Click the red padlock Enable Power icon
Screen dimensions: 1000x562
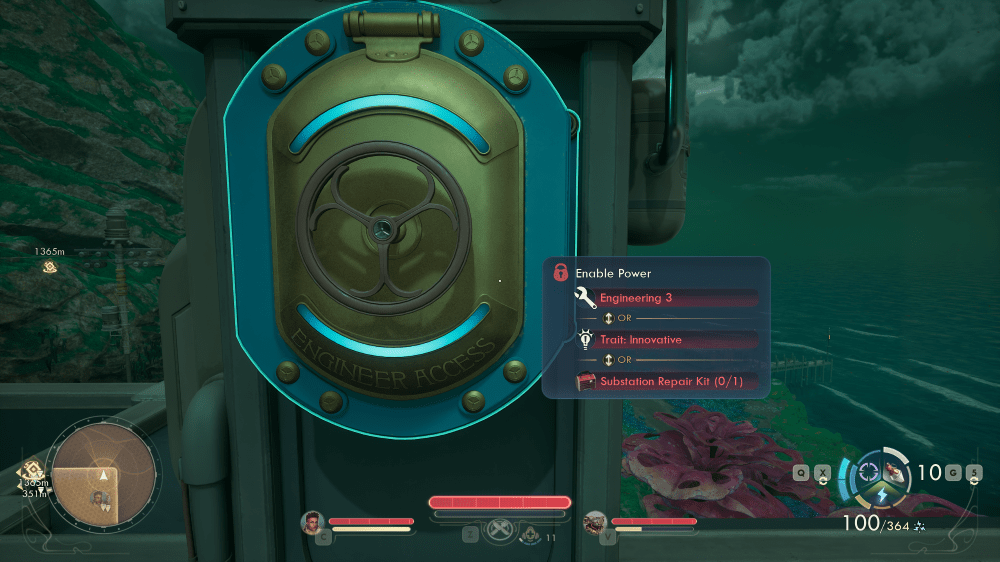[561, 272]
